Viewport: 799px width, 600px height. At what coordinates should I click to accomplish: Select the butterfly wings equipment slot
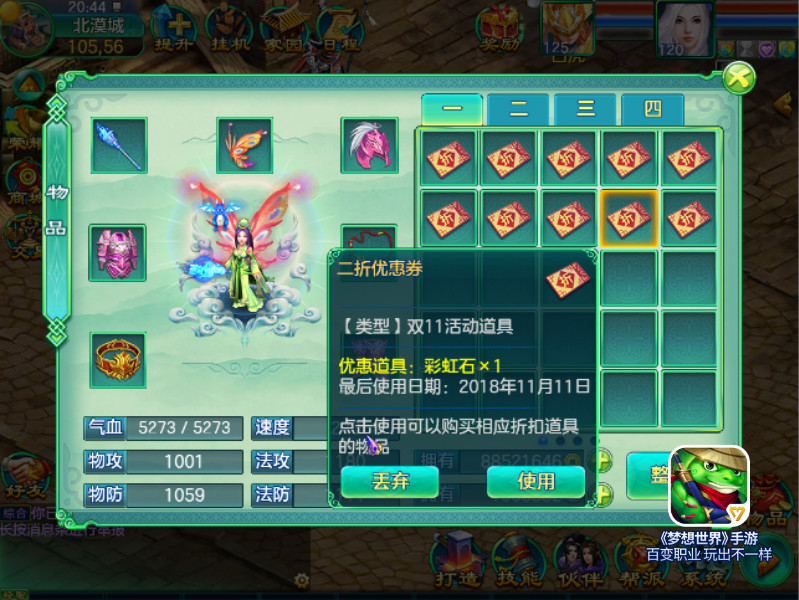245,146
